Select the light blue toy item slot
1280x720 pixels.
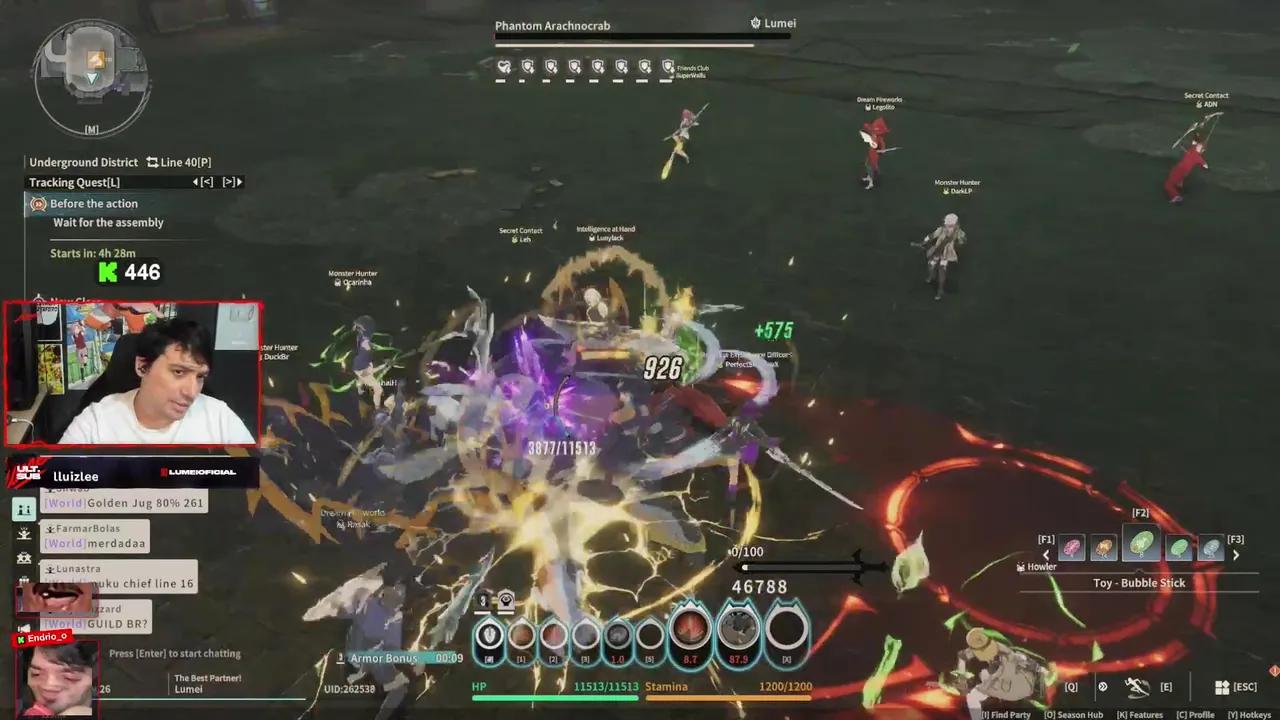coord(1211,547)
